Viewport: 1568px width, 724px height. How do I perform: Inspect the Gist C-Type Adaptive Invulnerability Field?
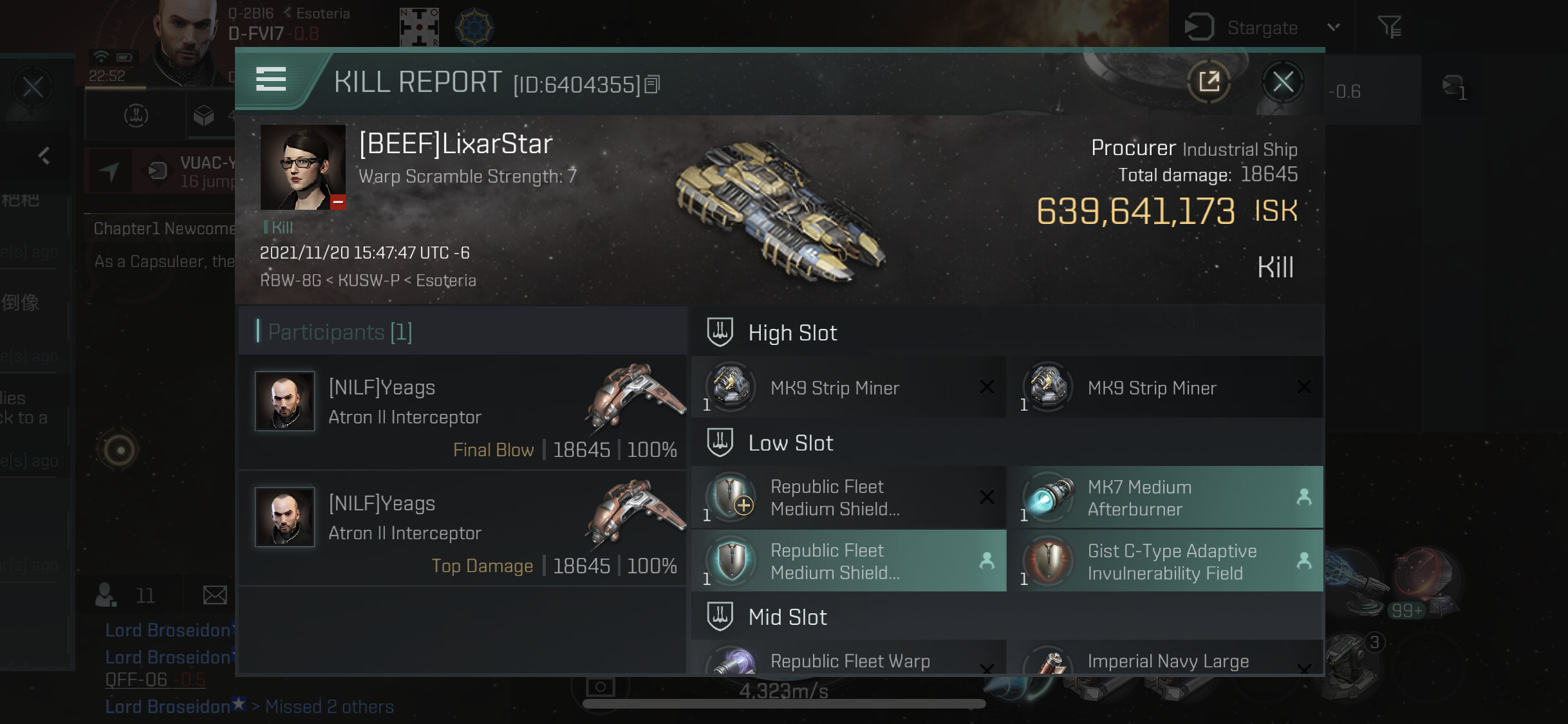click(x=1165, y=561)
